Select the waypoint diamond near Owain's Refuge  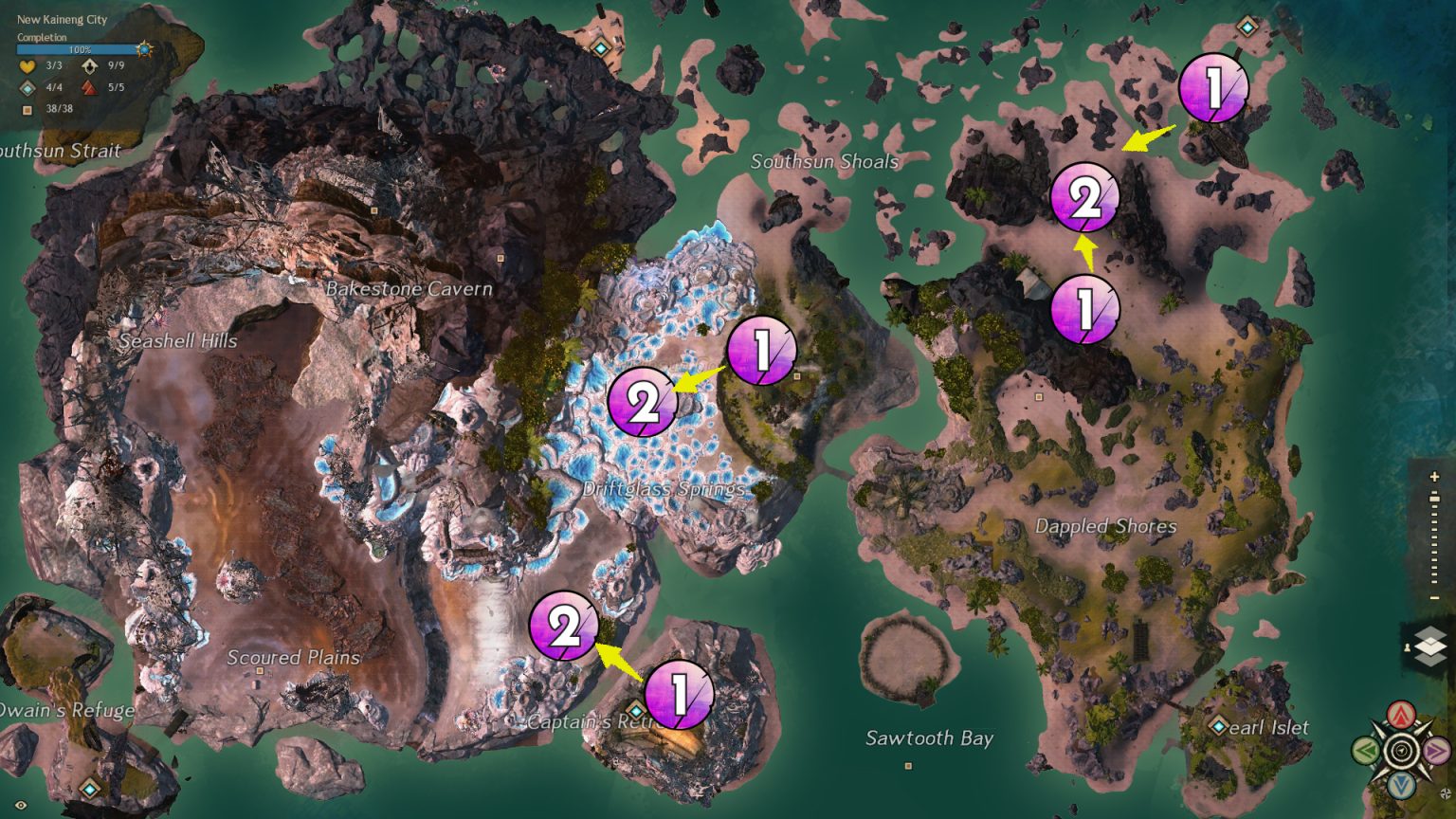pos(90,787)
